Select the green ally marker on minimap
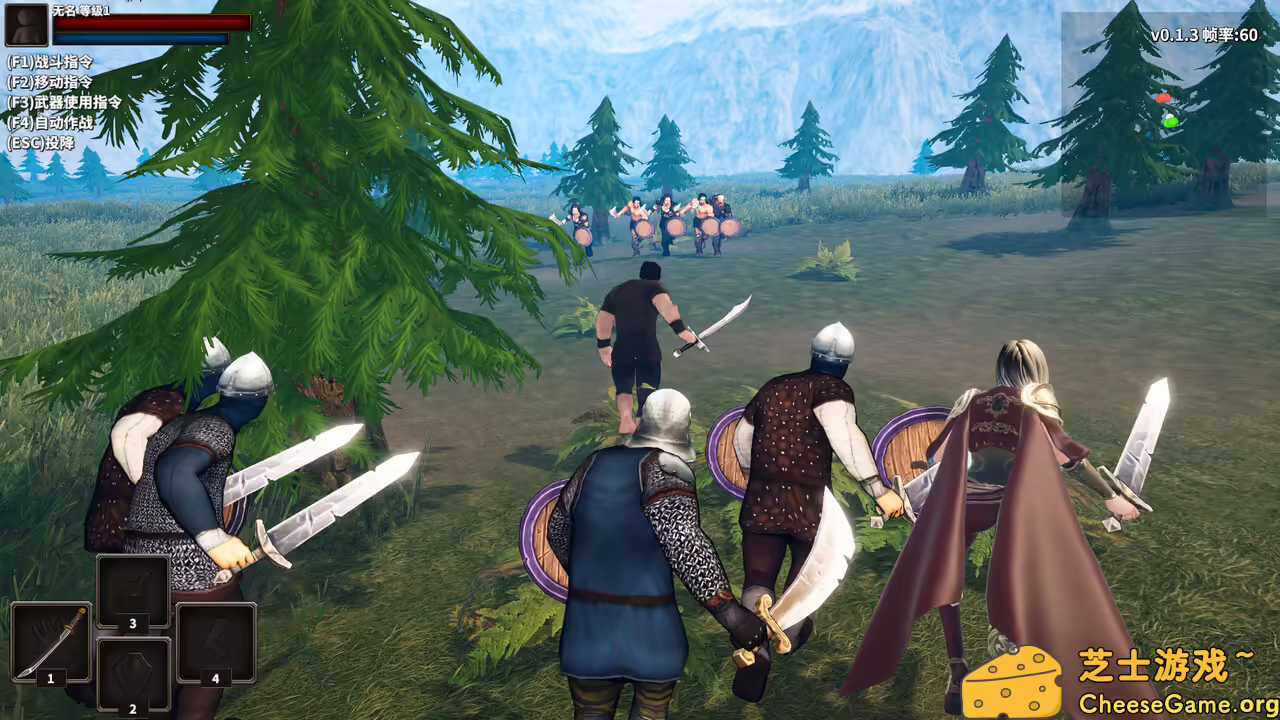This screenshot has width=1280, height=720. (1169, 121)
